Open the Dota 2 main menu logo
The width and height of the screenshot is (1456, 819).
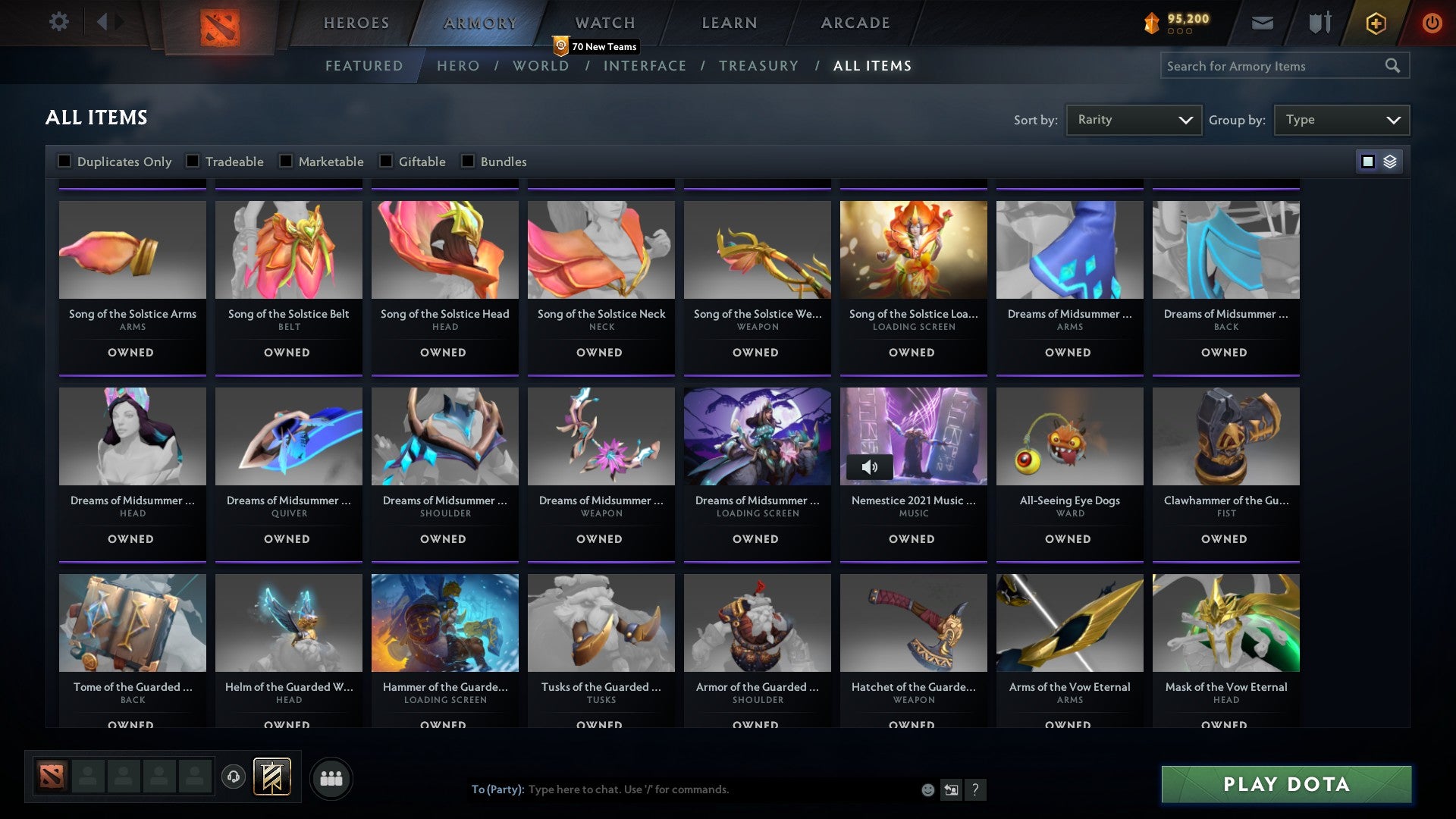pyautogui.click(x=218, y=25)
